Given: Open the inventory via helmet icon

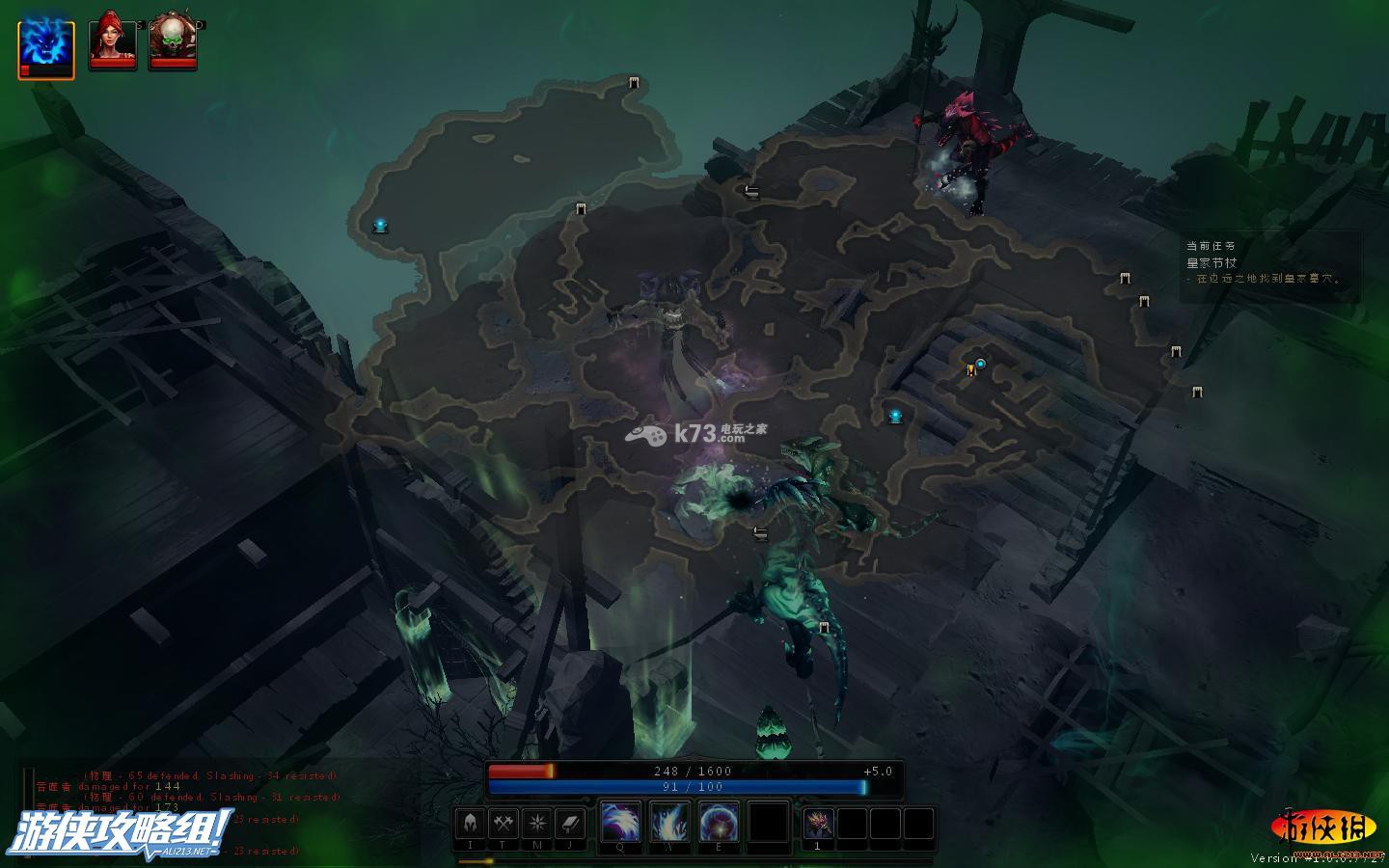Looking at the screenshot, I should click(x=471, y=825).
